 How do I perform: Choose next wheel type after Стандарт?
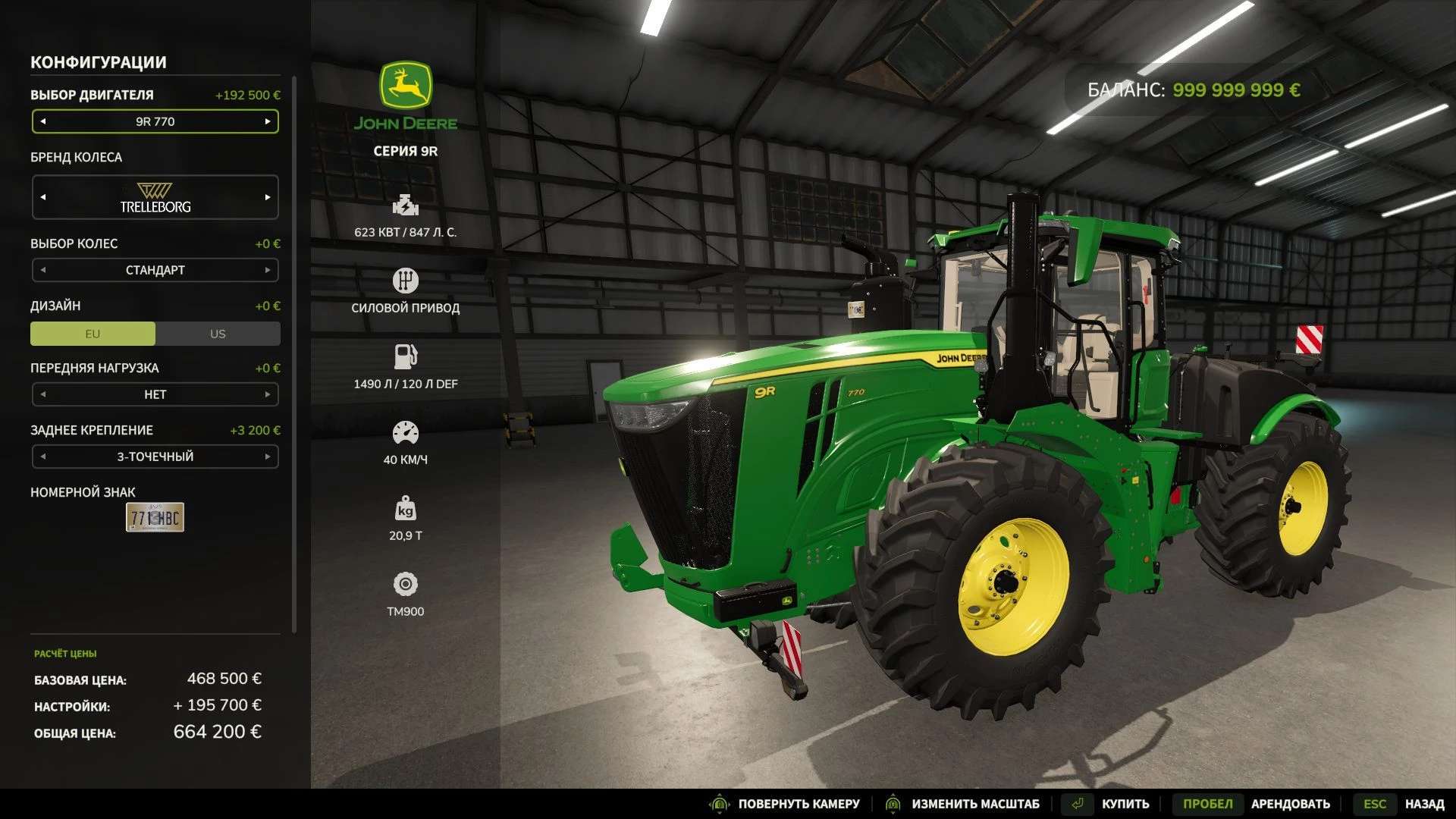click(x=268, y=270)
